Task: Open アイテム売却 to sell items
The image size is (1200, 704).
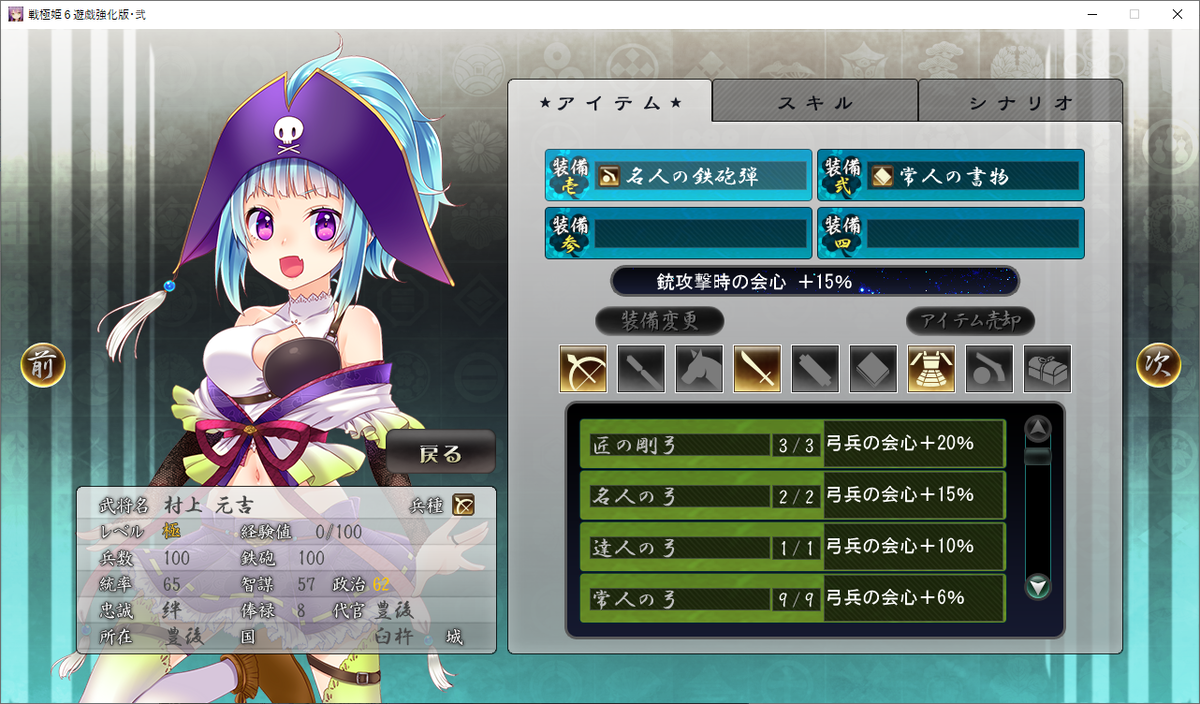Action: click(x=970, y=321)
